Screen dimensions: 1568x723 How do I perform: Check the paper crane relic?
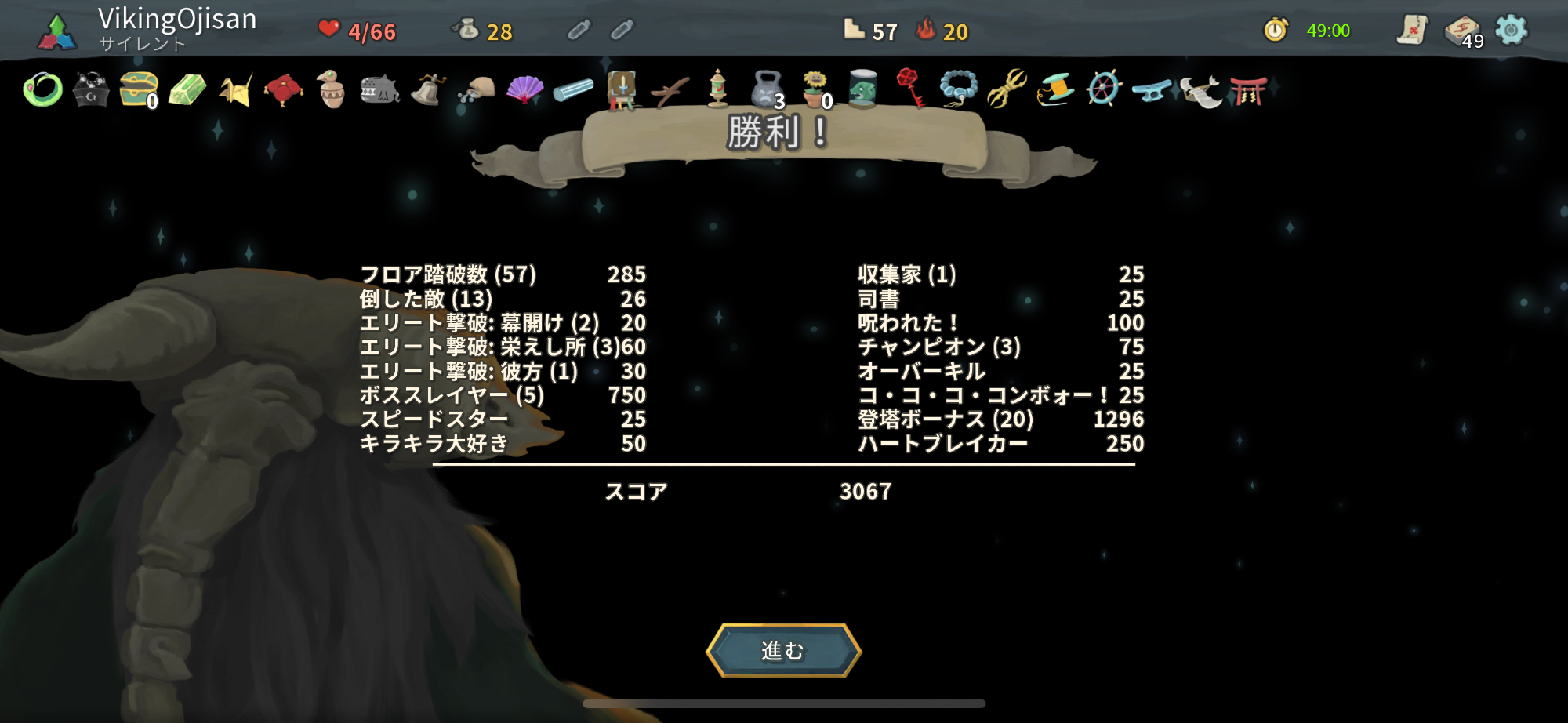235,90
